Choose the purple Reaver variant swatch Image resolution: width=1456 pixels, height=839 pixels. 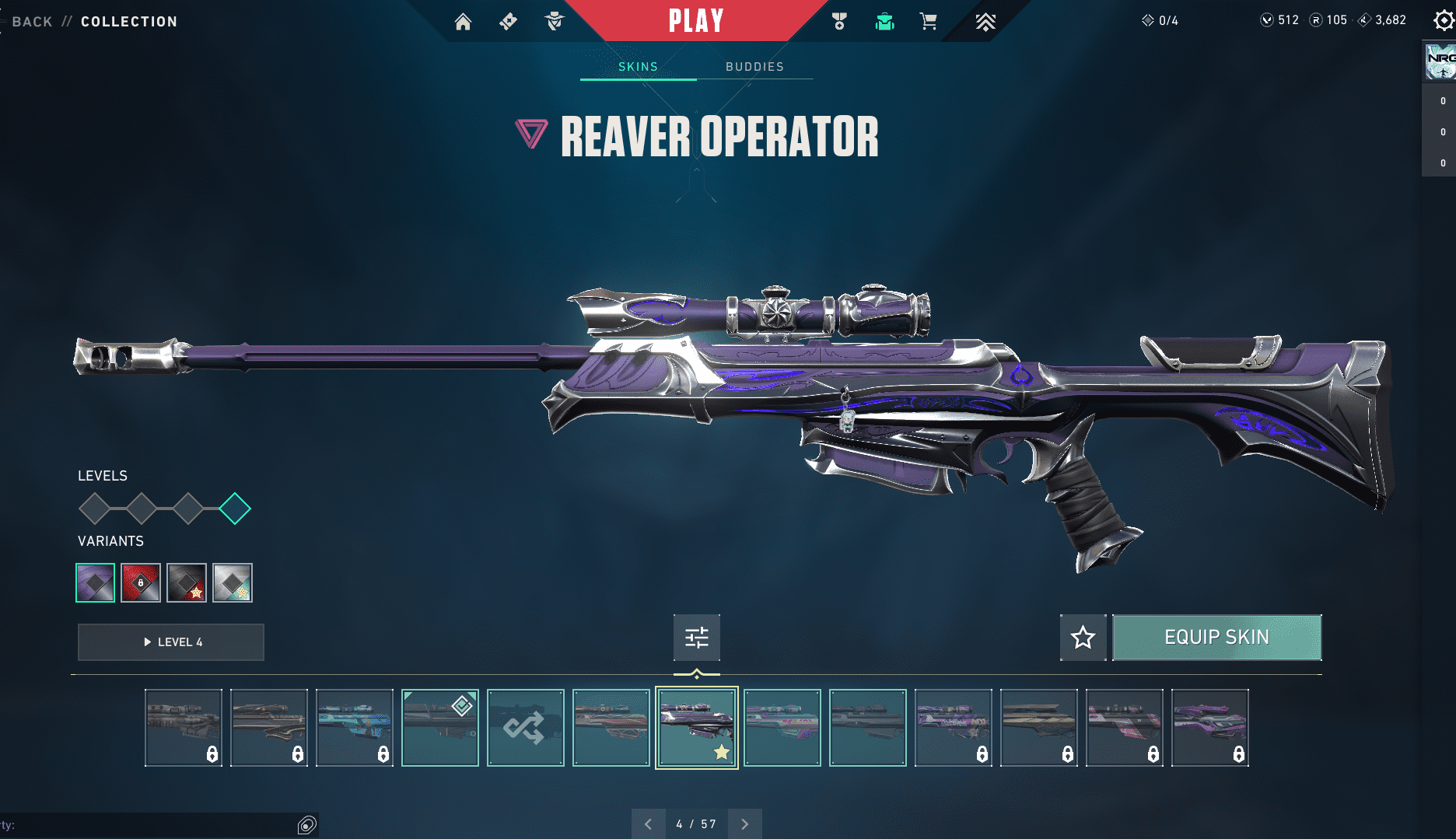click(95, 582)
